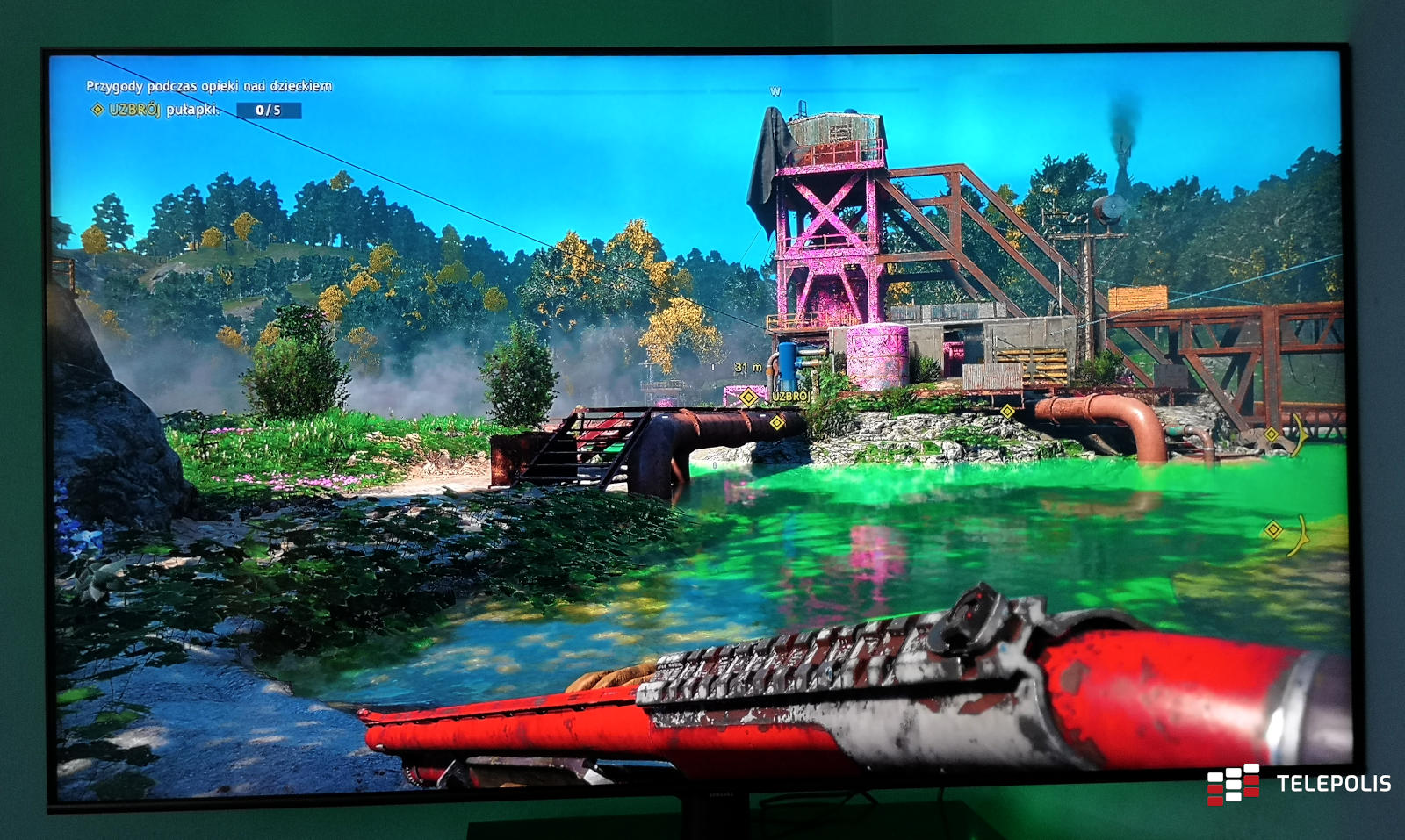Select the diamond icon beside the UZBRÓJ pułapki objective
1405x840 pixels.
pyautogui.click(x=98, y=111)
